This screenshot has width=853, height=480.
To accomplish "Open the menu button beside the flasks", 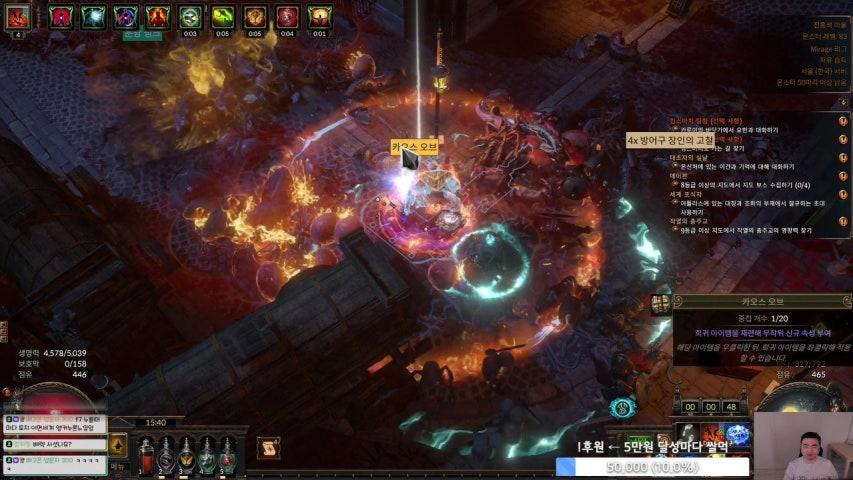I will (x=118, y=466).
